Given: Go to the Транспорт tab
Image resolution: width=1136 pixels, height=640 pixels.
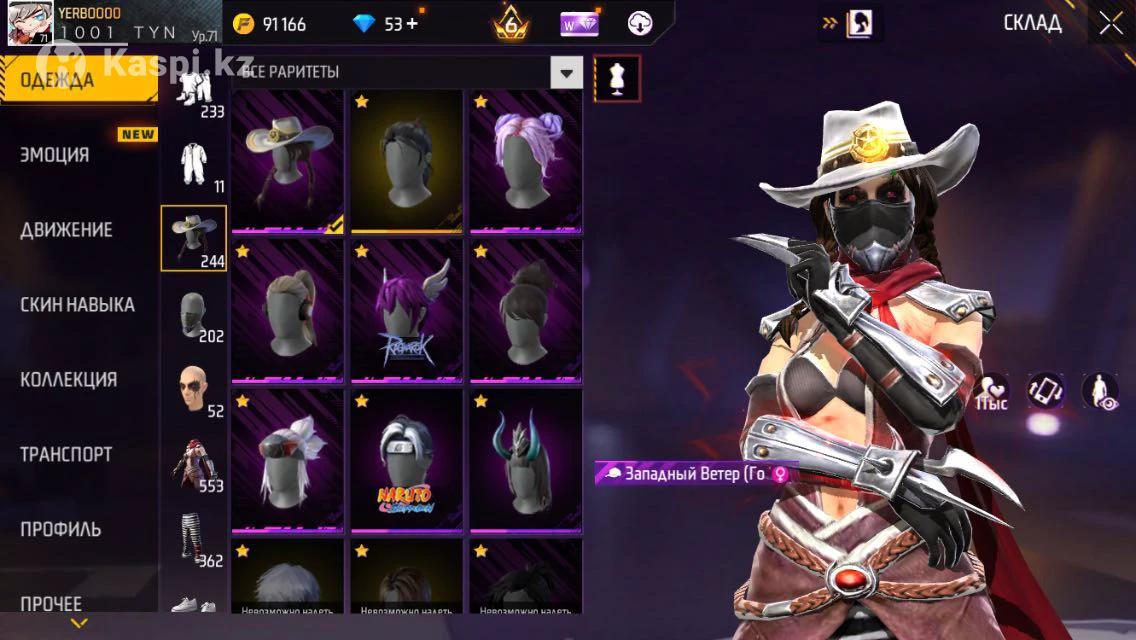Looking at the screenshot, I should [x=66, y=455].
